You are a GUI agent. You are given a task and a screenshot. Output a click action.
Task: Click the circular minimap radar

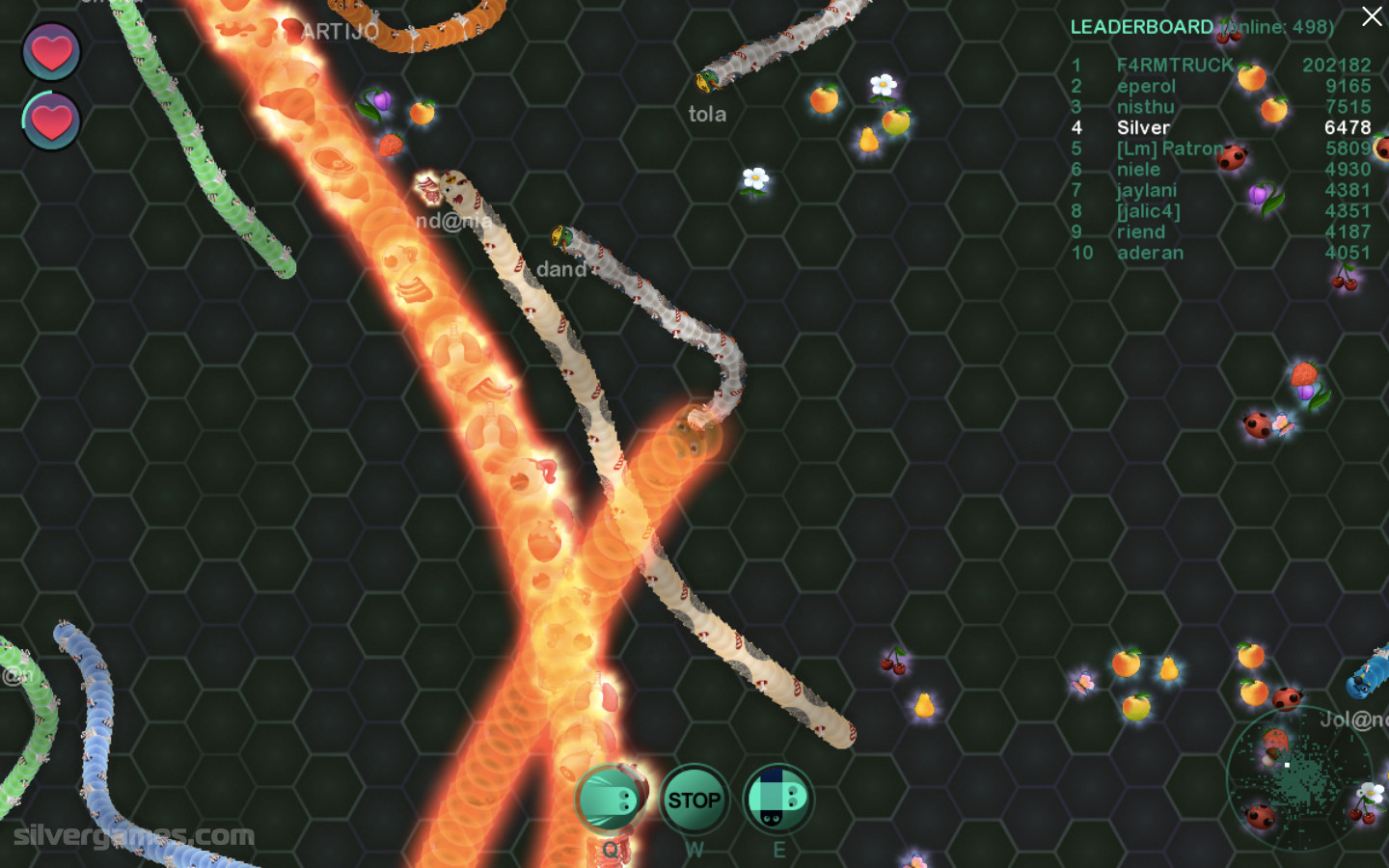(x=1298, y=779)
